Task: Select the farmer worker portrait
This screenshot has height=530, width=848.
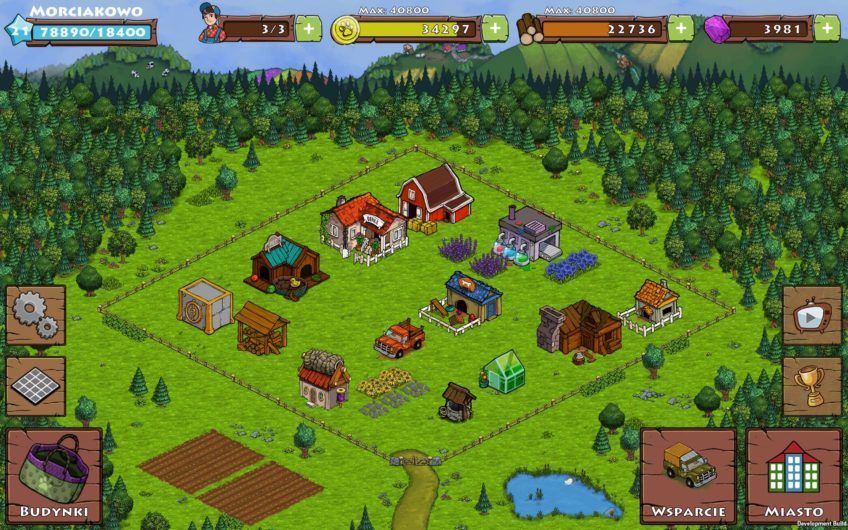Action: point(211,24)
